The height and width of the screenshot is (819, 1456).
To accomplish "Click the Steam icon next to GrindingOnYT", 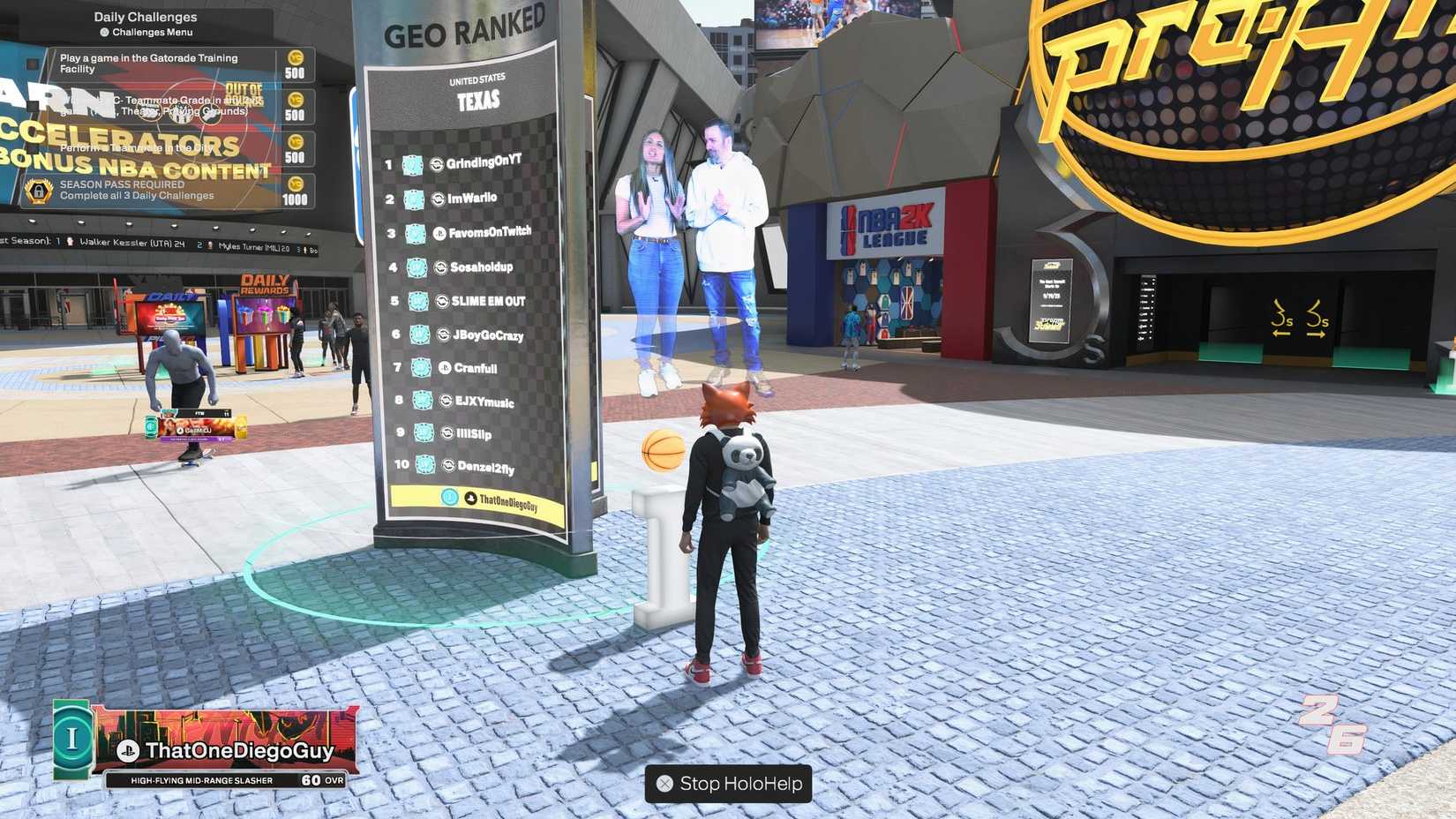I will tap(437, 164).
